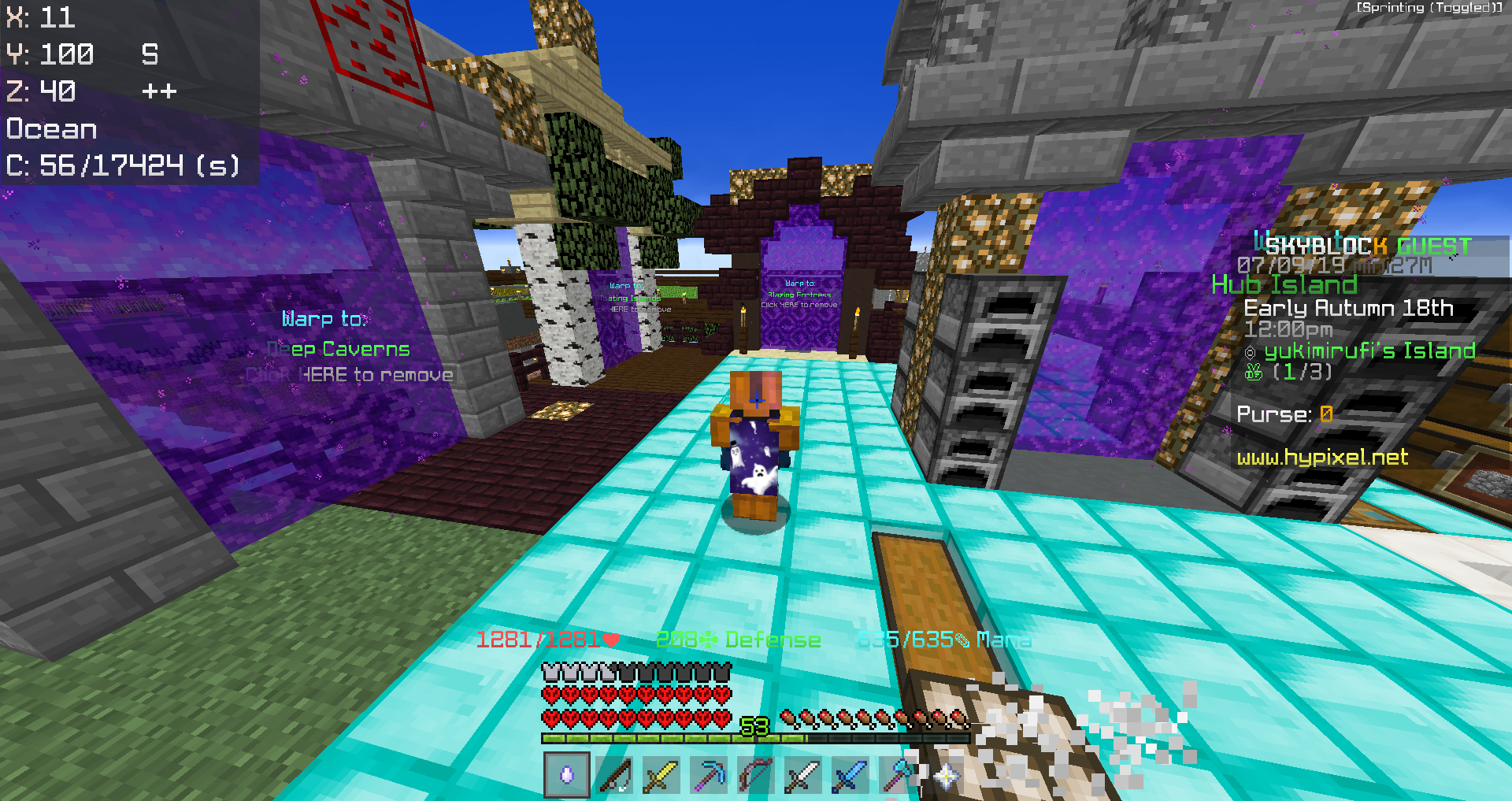This screenshot has height=801, width=1512.
Task: Click the Blazing Fortress warp sign
Action: [799, 293]
